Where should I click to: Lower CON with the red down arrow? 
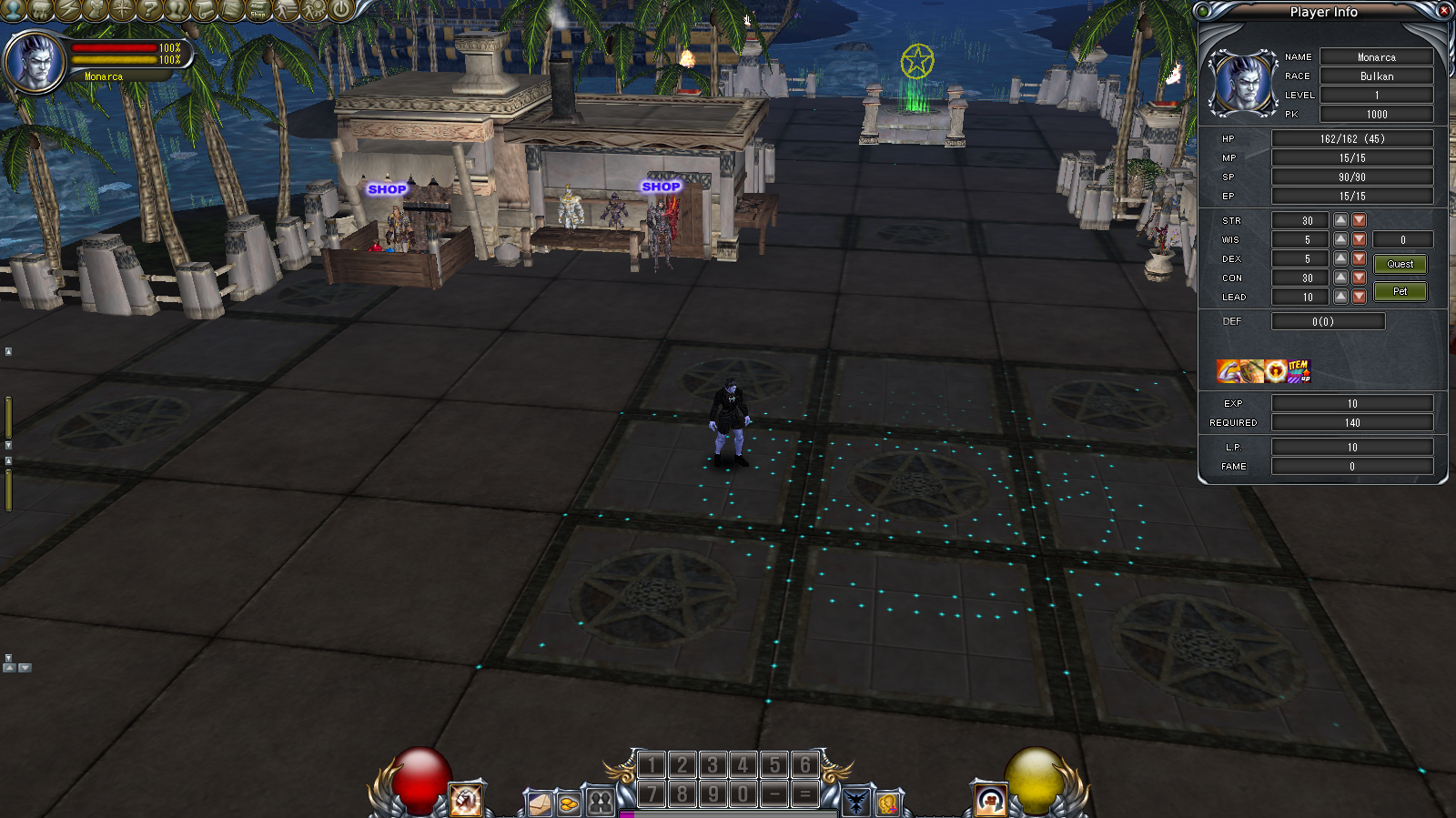pyautogui.click(x=1359, y=278)
